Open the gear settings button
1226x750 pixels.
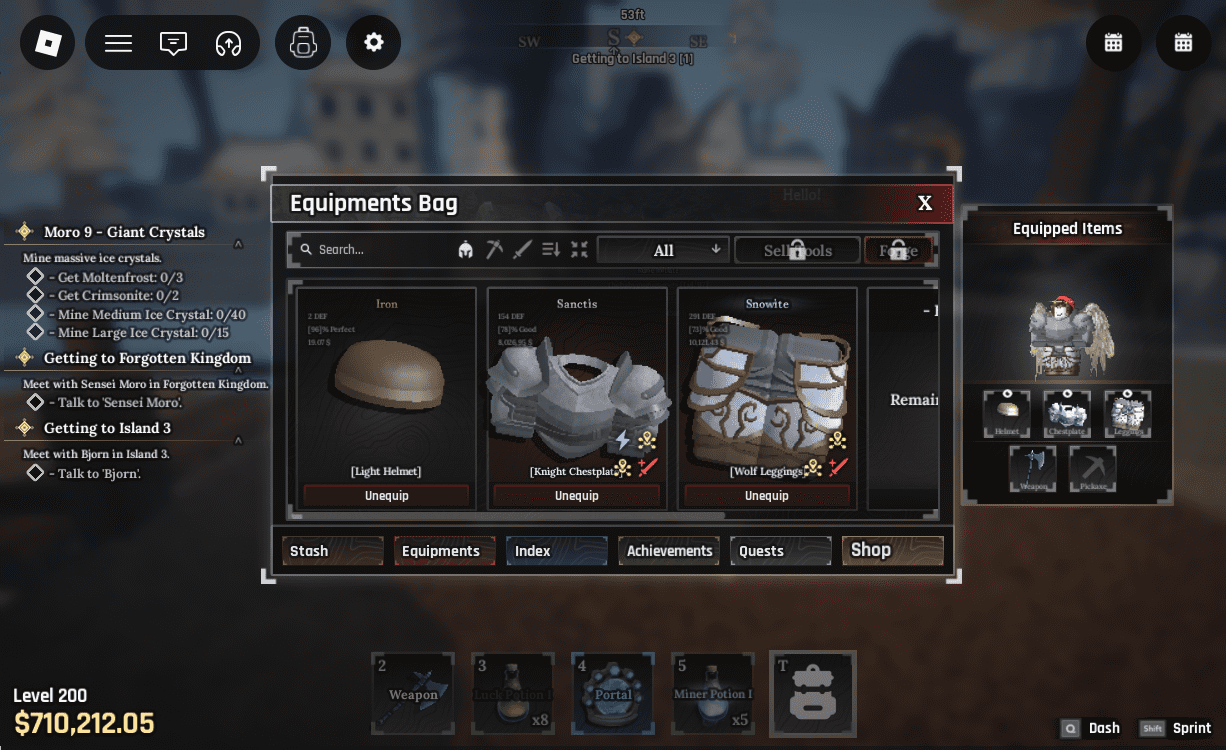(374, 43)
